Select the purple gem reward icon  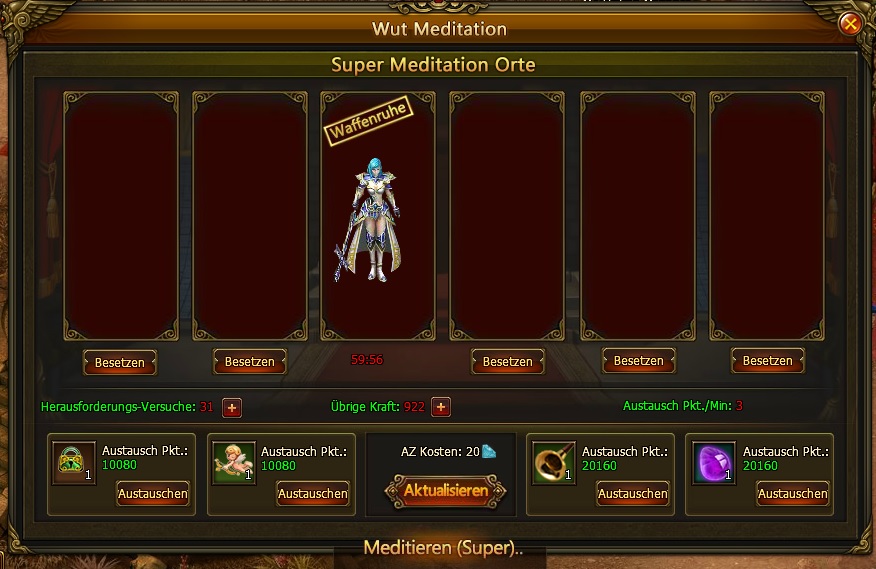(x=714, y=463)
